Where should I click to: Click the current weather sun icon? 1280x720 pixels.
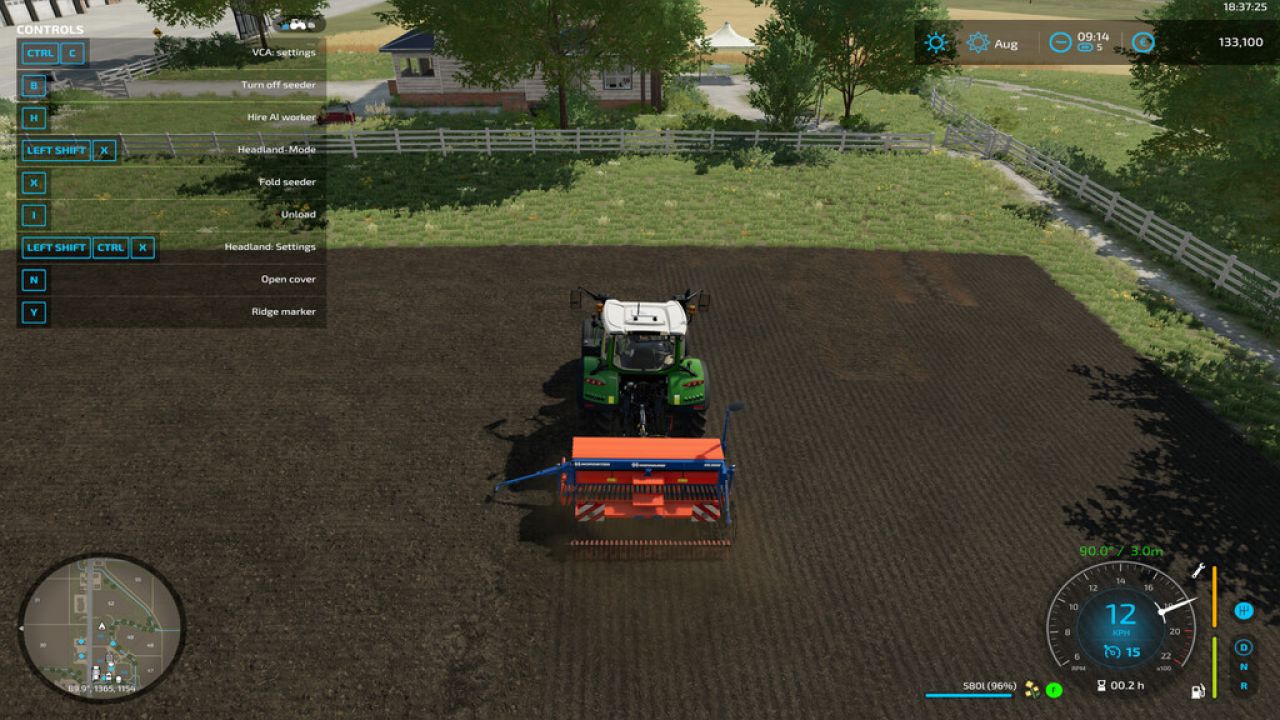(x=934, y=43)
